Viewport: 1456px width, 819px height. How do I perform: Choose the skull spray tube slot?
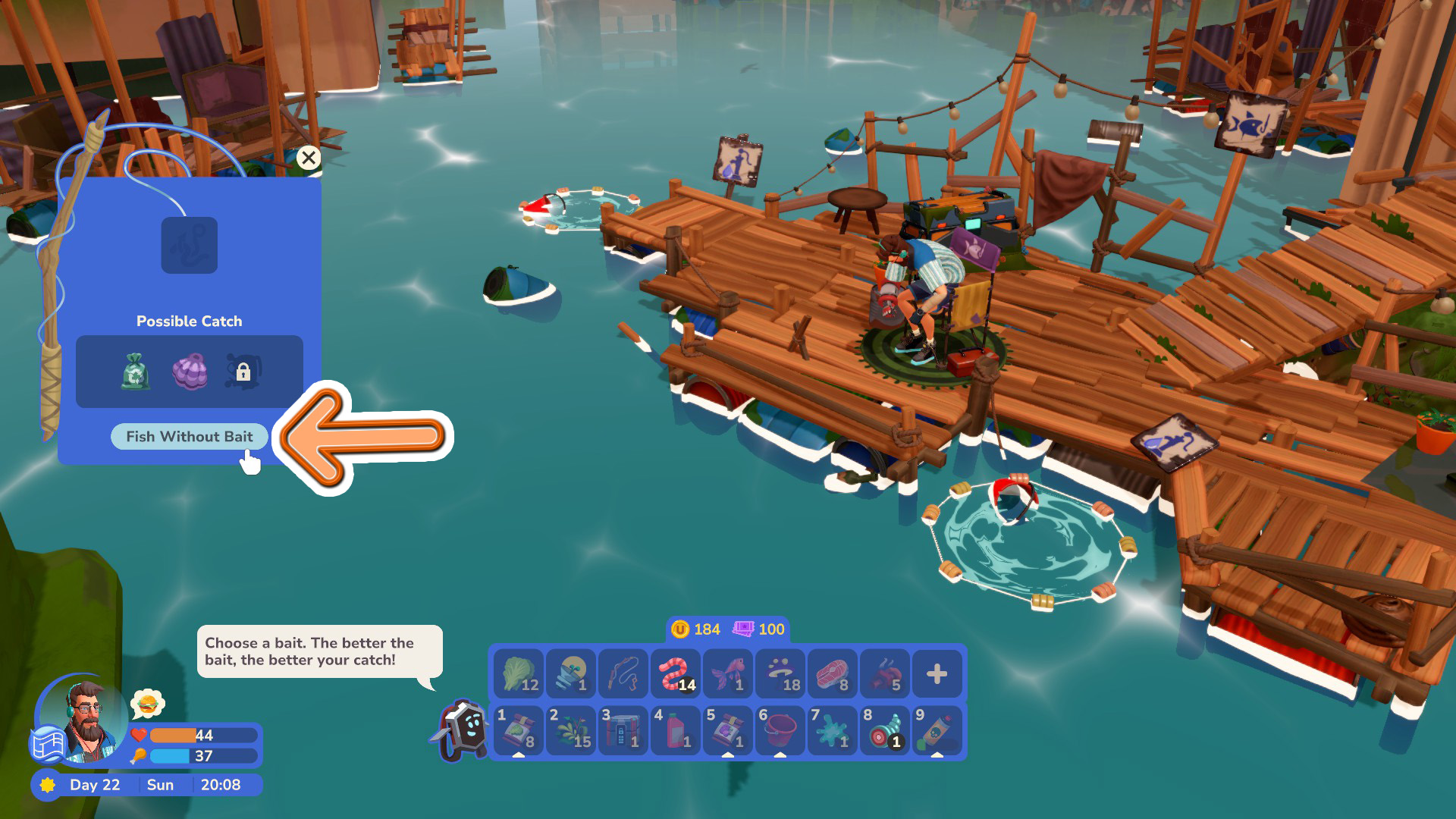click(x=937, y=731)
